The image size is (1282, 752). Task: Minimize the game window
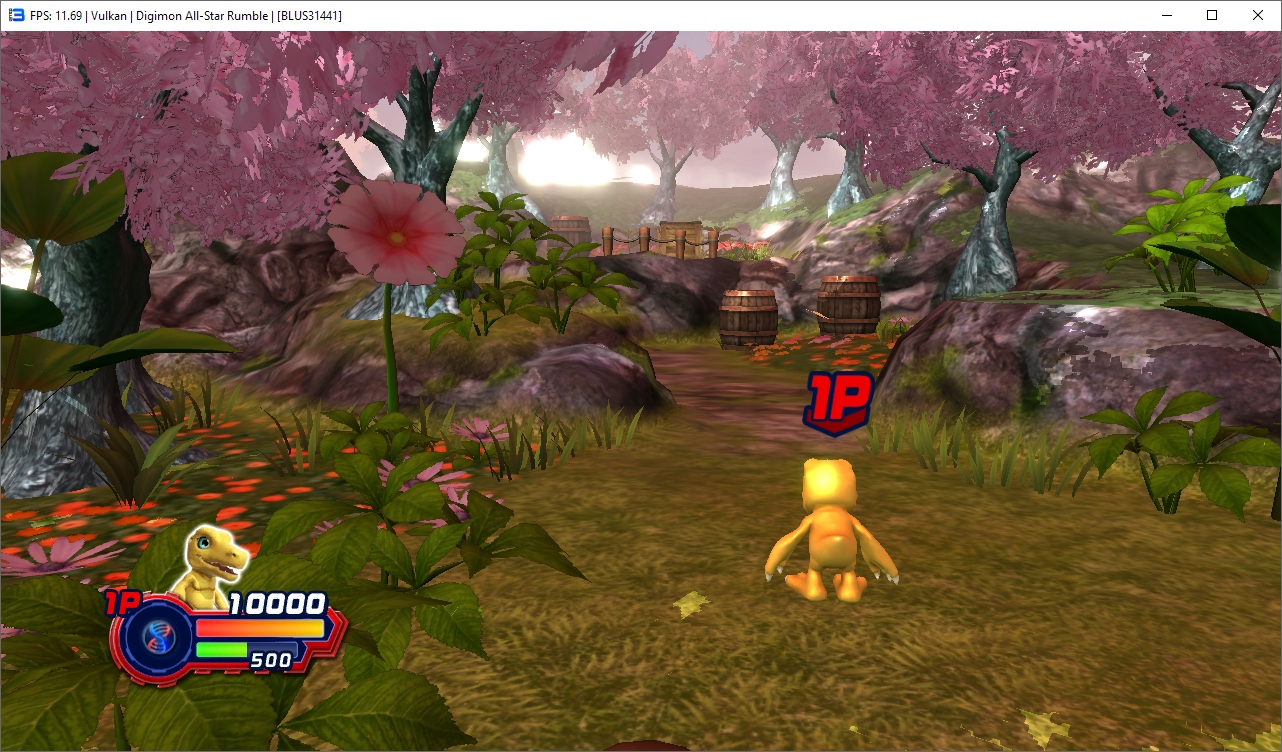[x=1166, y=15]
